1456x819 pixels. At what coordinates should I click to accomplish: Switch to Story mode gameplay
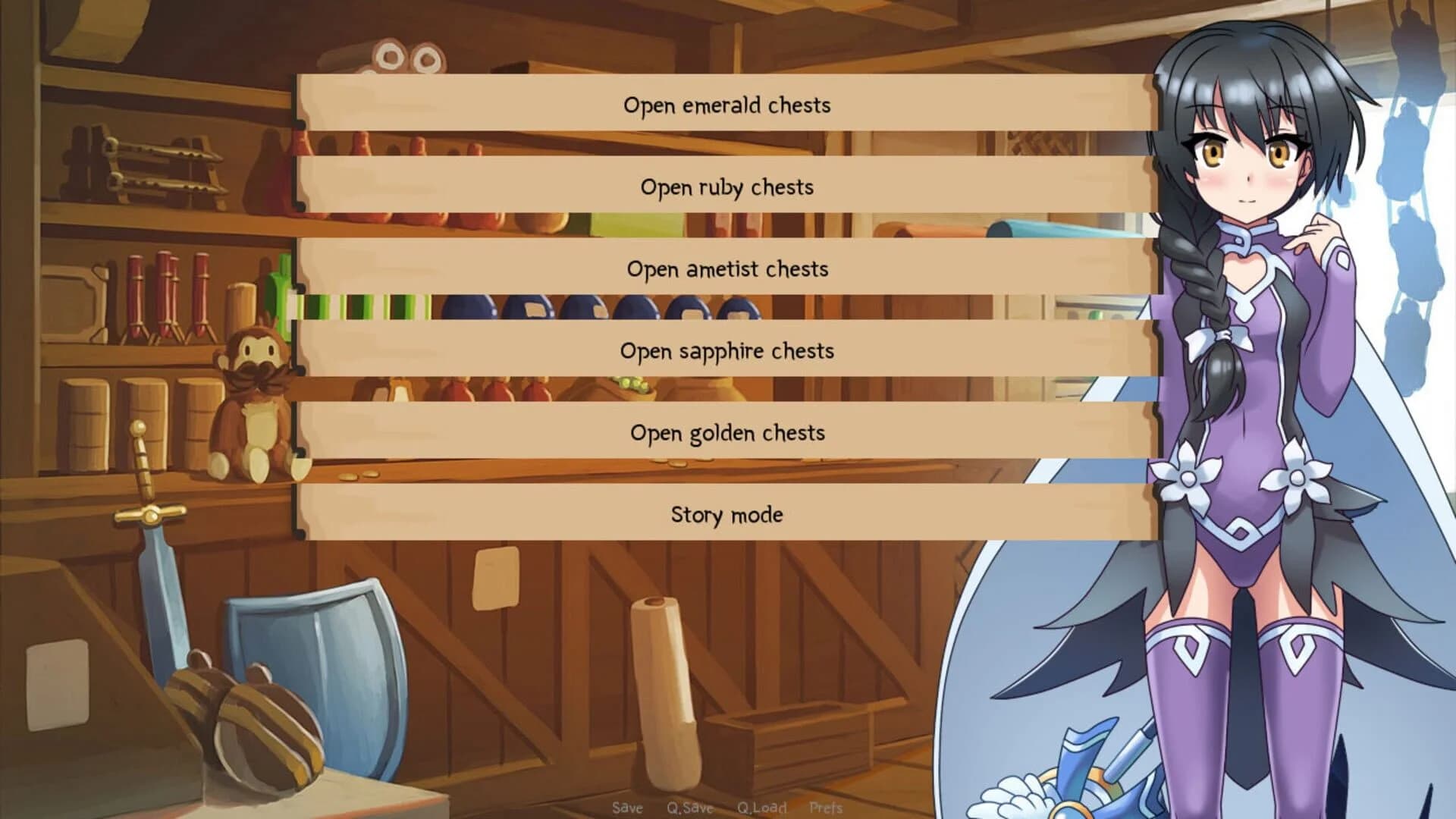[726, 515]
